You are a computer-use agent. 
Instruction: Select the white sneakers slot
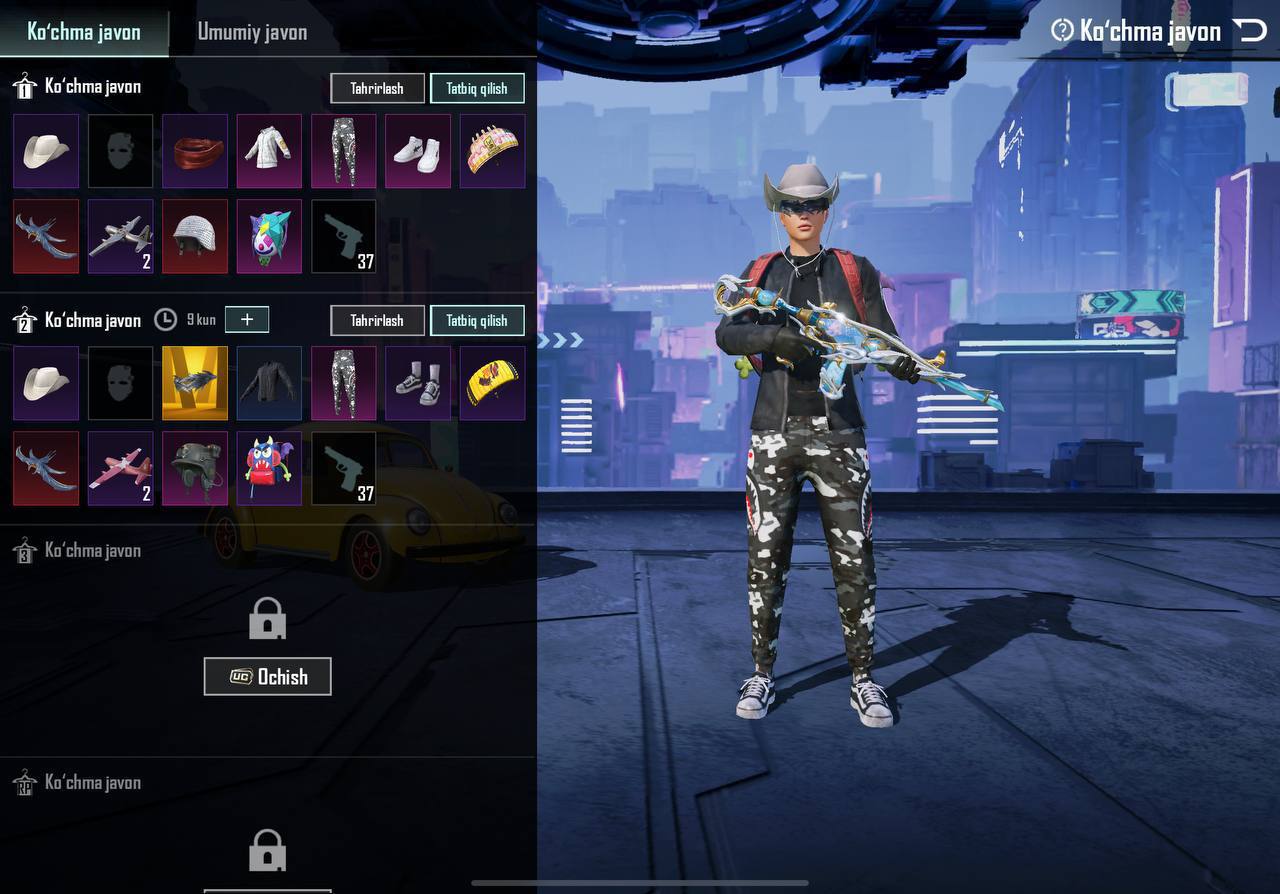418,151
